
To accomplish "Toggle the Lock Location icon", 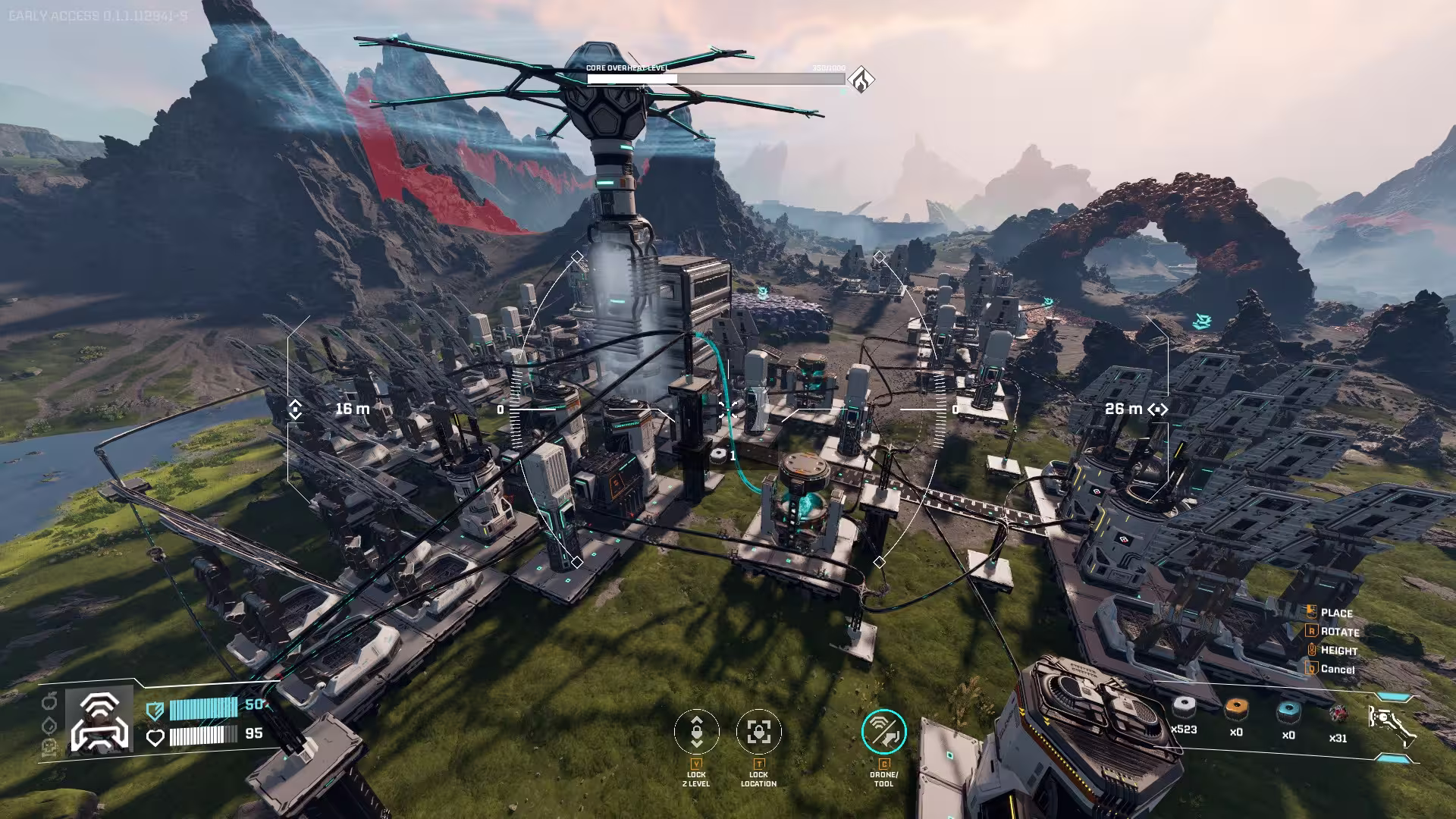I will (x=758, y=732).
